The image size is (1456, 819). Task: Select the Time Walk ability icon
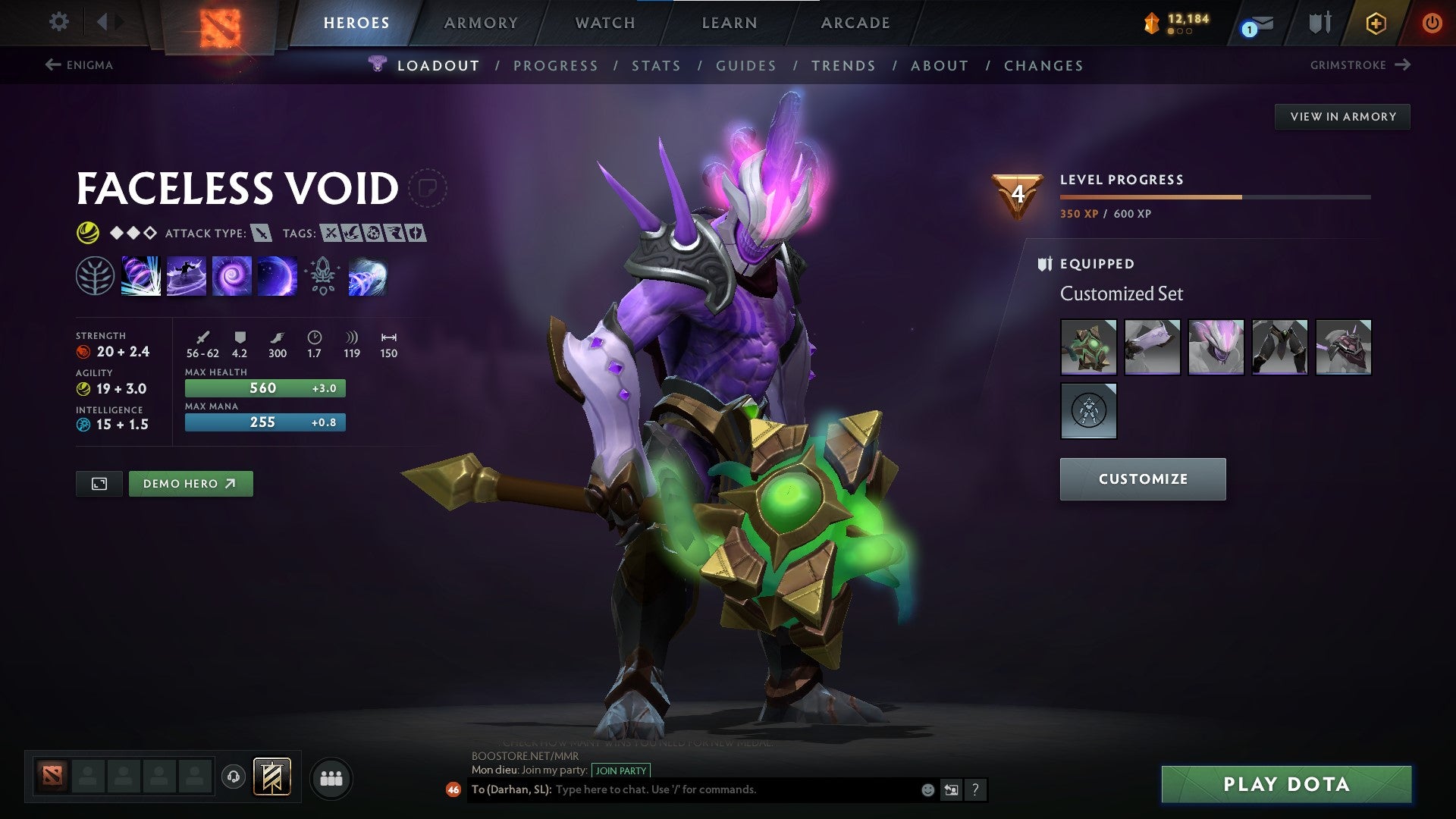[x=141, y=276]
